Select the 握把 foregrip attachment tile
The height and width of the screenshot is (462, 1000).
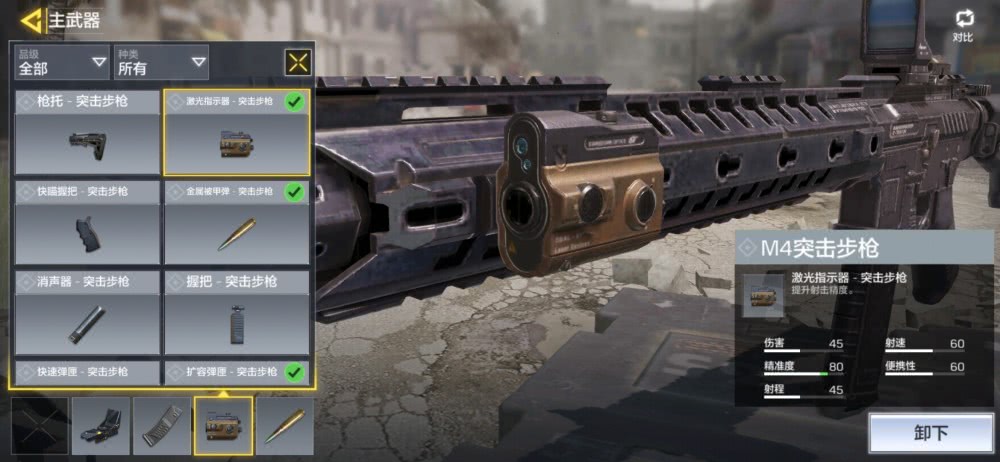click(x=237, y=313)
